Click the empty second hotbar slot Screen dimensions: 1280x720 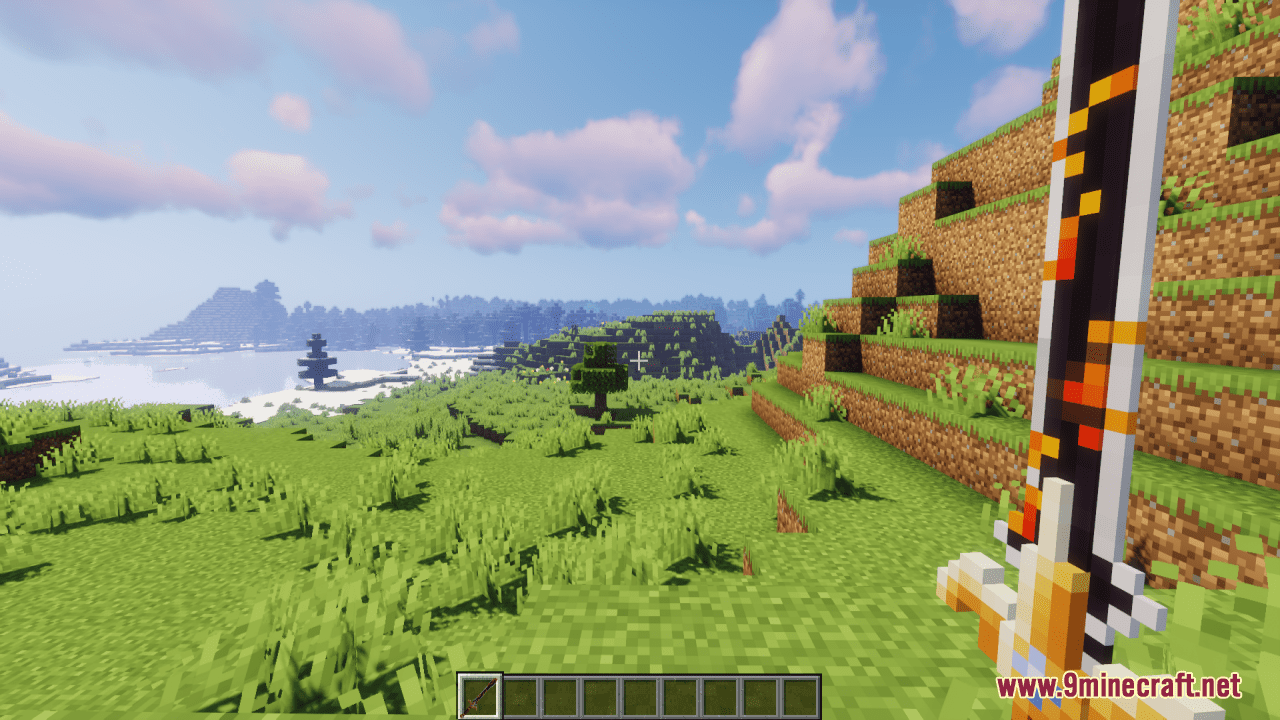click(x=518, y=695)
